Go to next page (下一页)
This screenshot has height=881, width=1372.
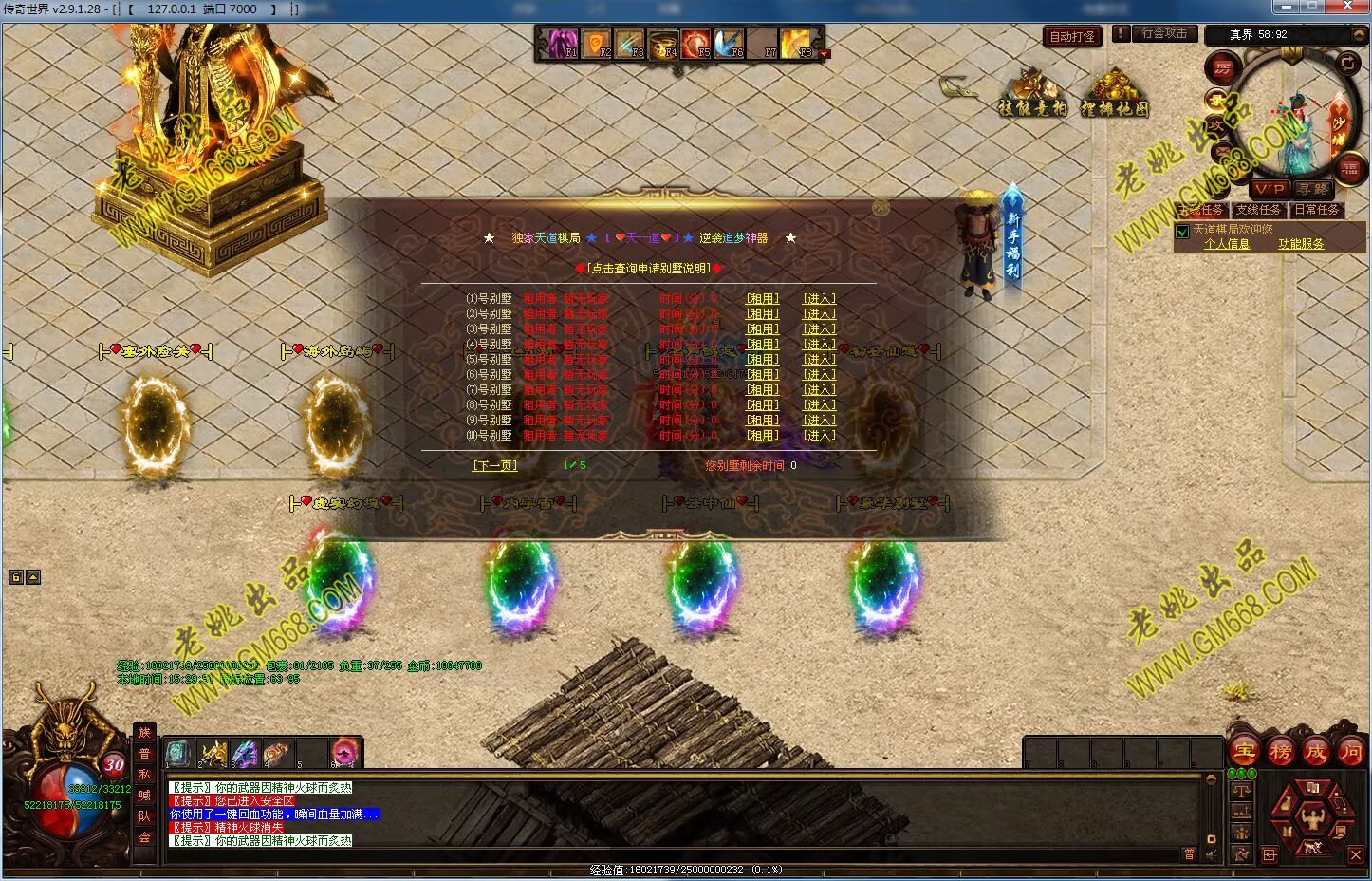pos(494,466)
